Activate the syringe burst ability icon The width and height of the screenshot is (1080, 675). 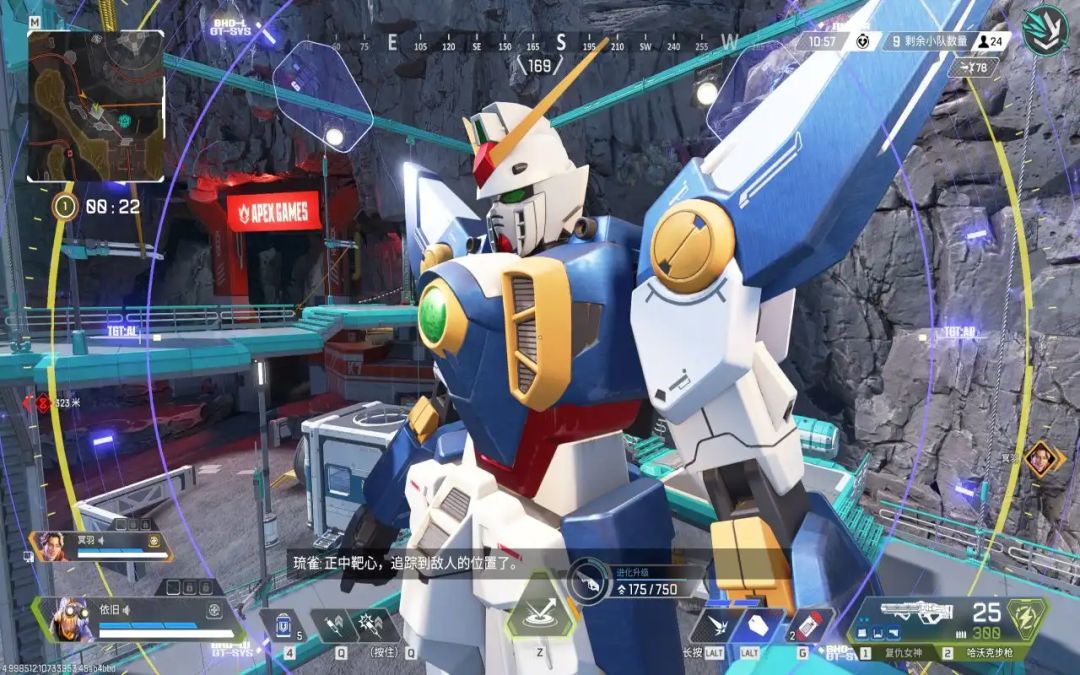379,626
